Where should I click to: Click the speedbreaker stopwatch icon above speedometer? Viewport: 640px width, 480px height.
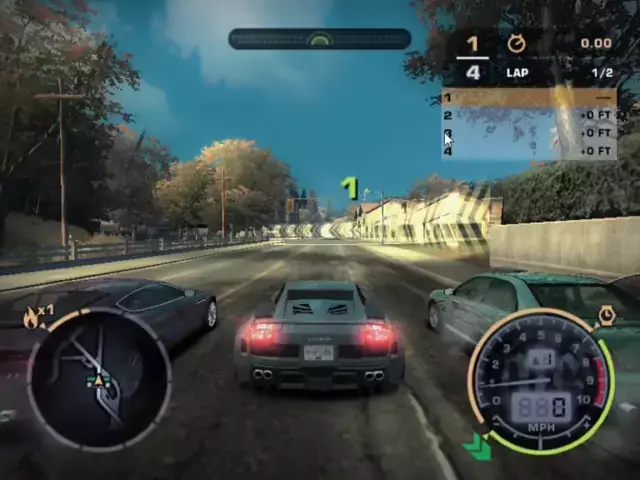pyautogui.click(x=606, y=316)
